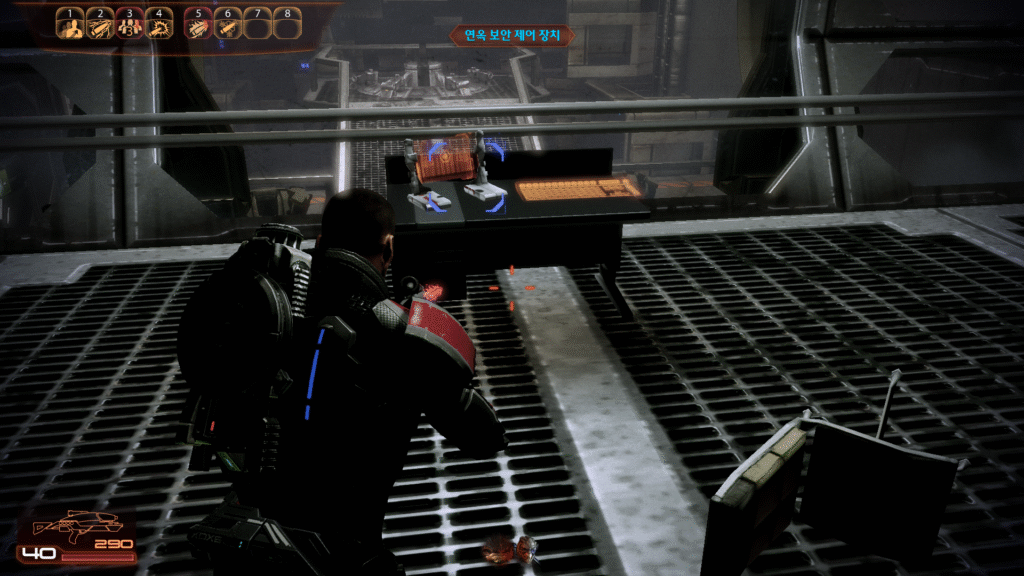The height and width of the screenshot is (576, 1024).
Task: Select quickbar slot 1 squad figure power
Action: [70, 27]
